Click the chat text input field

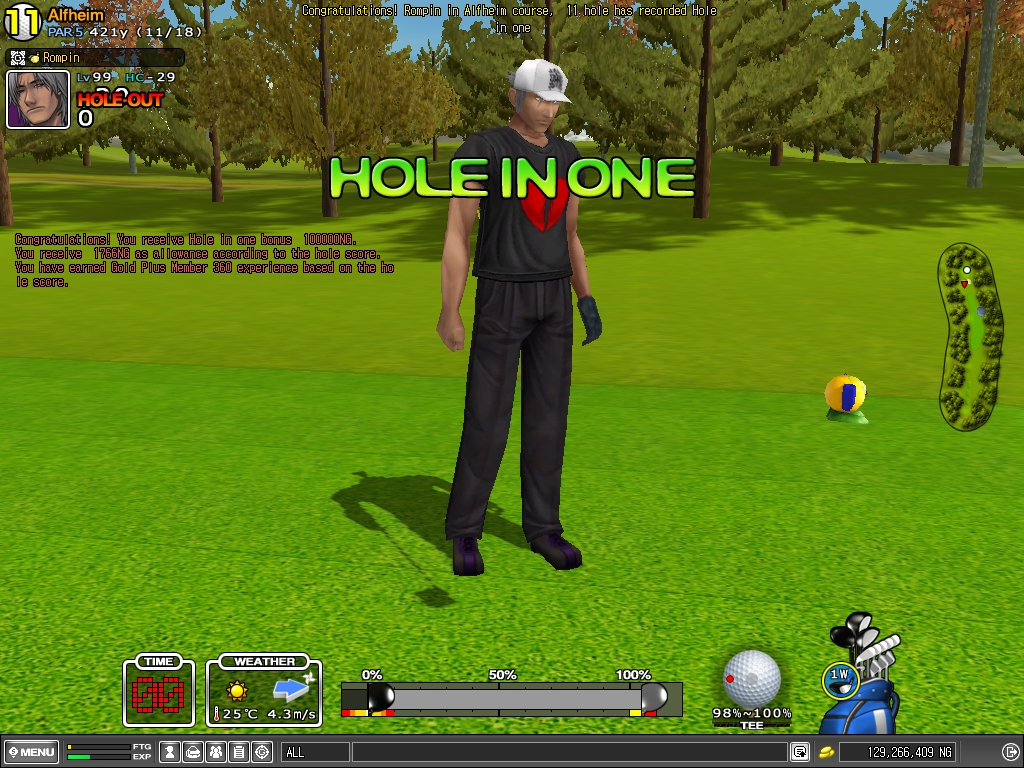tap(570, 752)
